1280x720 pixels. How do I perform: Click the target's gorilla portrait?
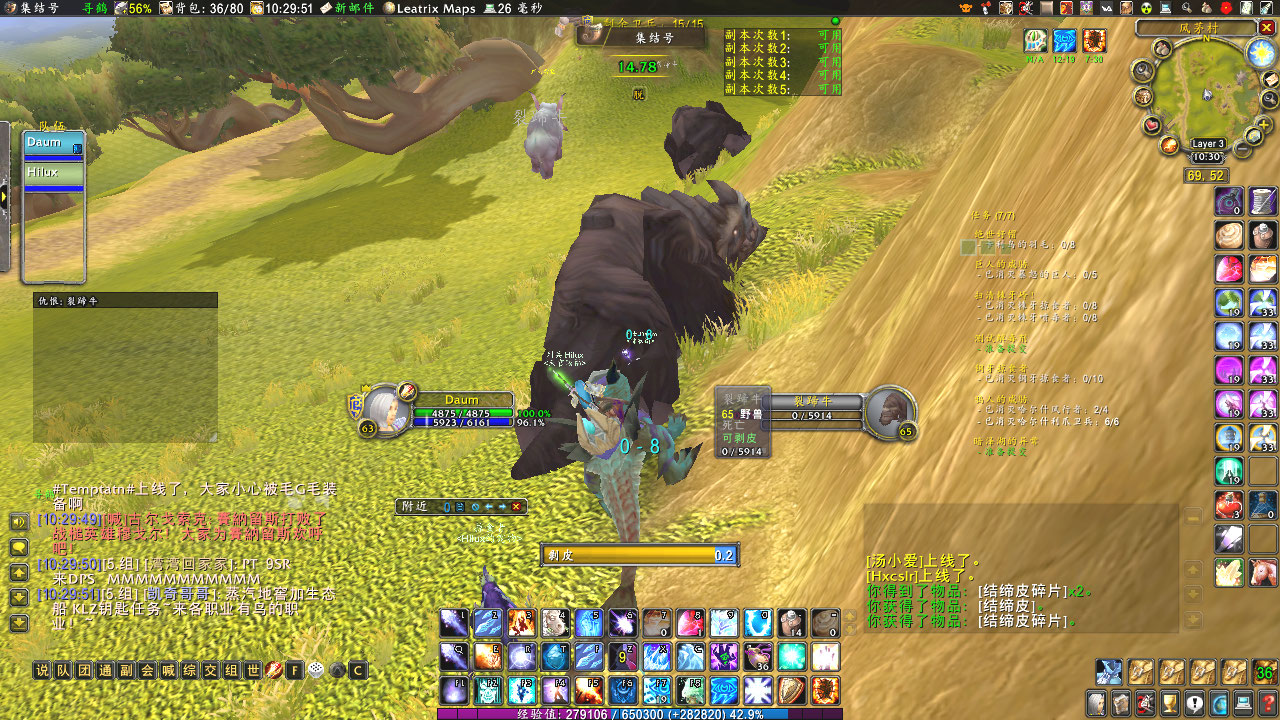889,412
